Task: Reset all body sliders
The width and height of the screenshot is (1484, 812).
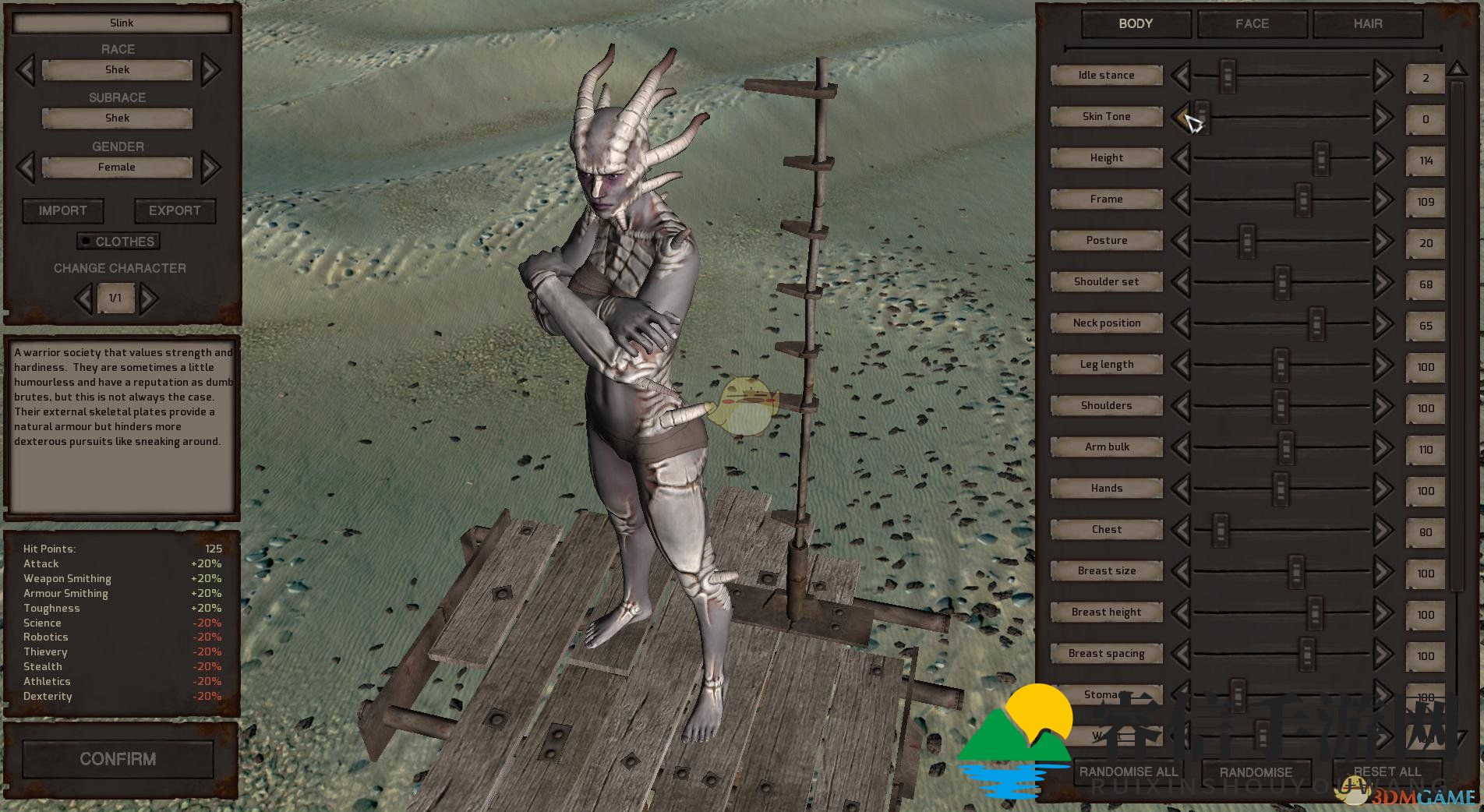Action: pyautogui.click(x=1387, y=771)
